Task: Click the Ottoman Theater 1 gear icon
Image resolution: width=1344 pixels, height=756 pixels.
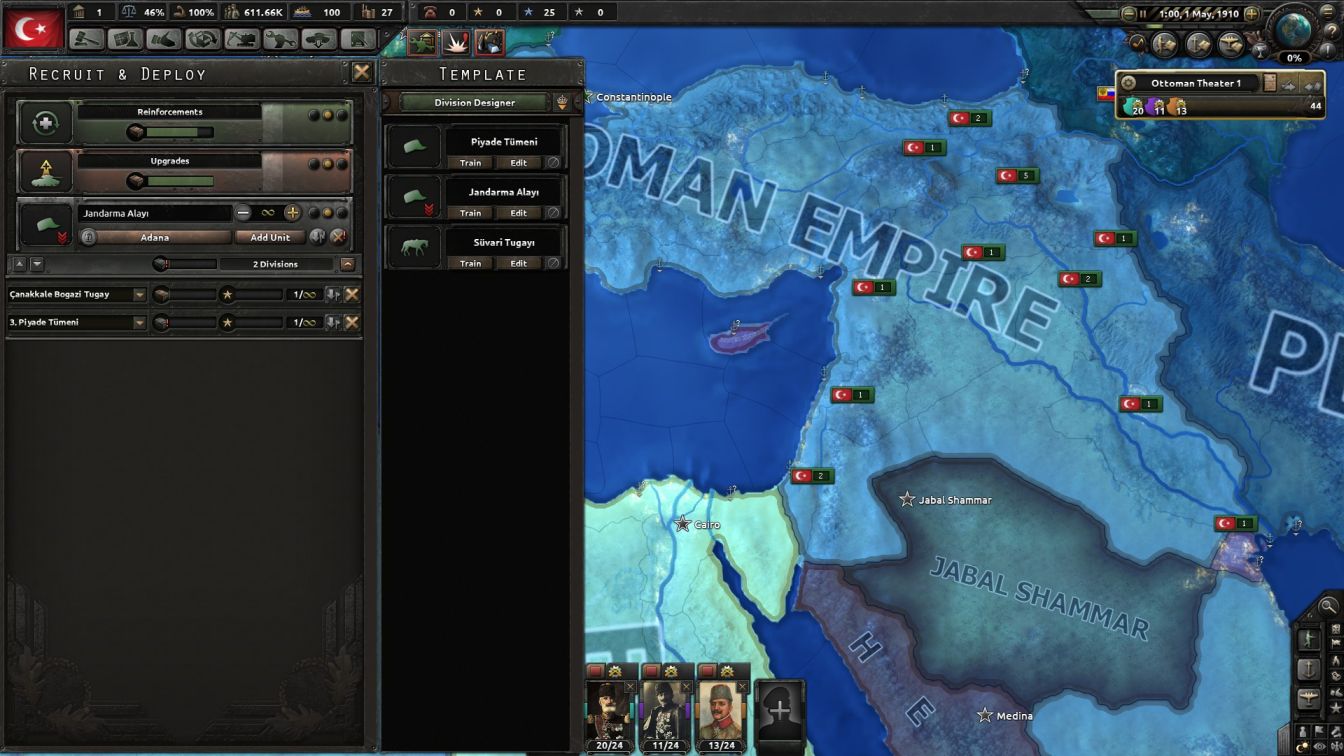Action: tap(1128, 83)
